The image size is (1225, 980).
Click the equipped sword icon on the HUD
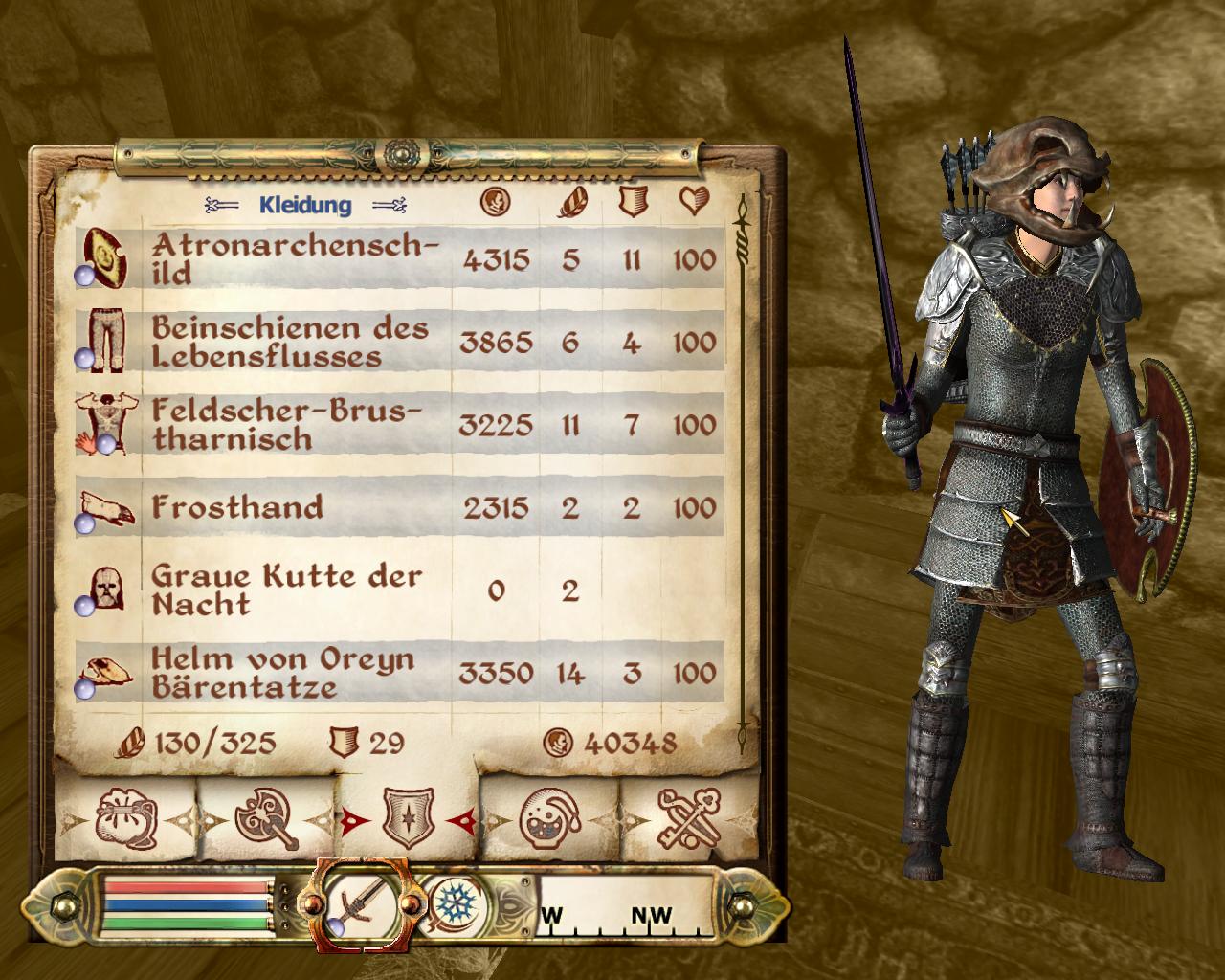(364, 904)
